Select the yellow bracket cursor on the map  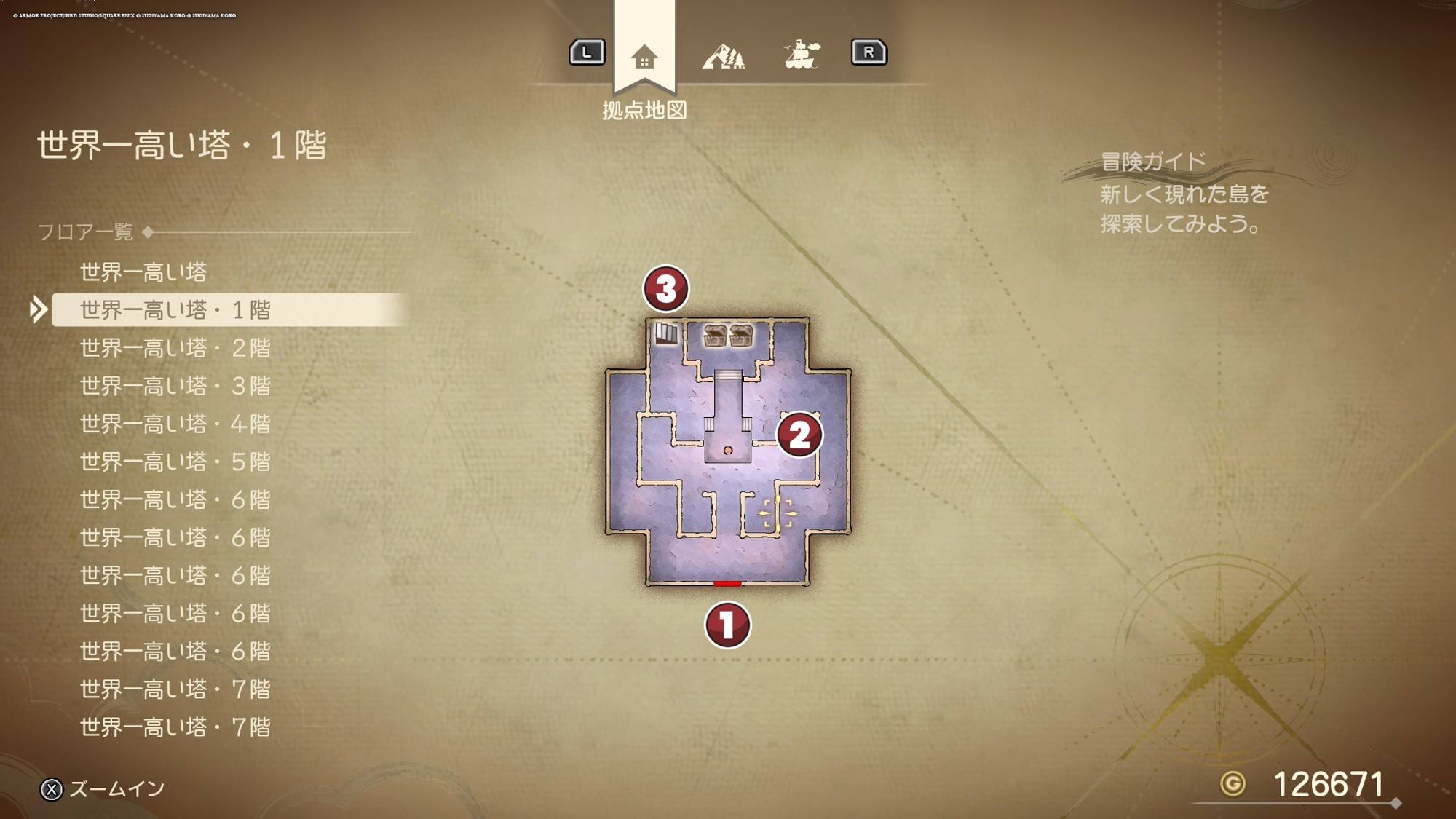pos(778,513)
